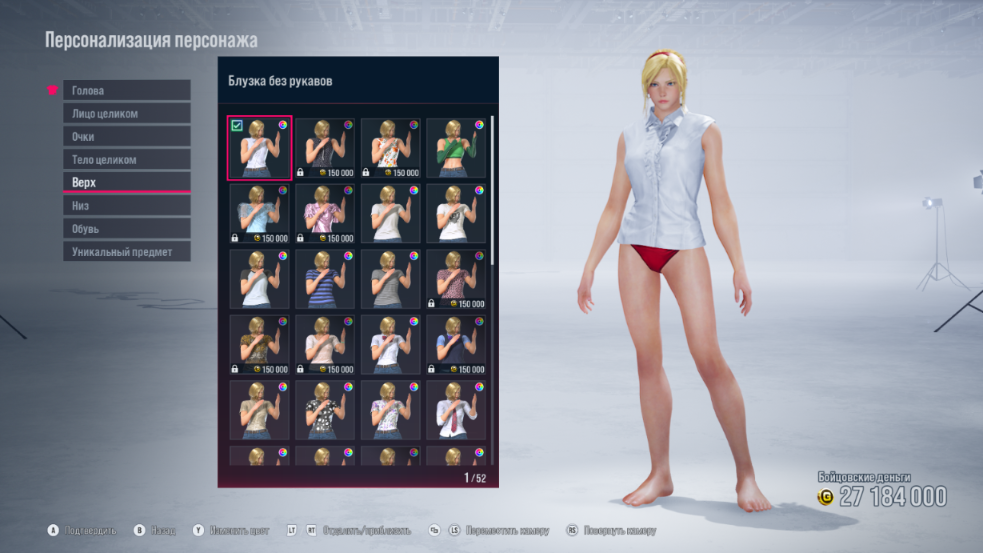Screen dimensions: 983x553
Task: Choose the Очки category
Action: click(x=126, y=136)
